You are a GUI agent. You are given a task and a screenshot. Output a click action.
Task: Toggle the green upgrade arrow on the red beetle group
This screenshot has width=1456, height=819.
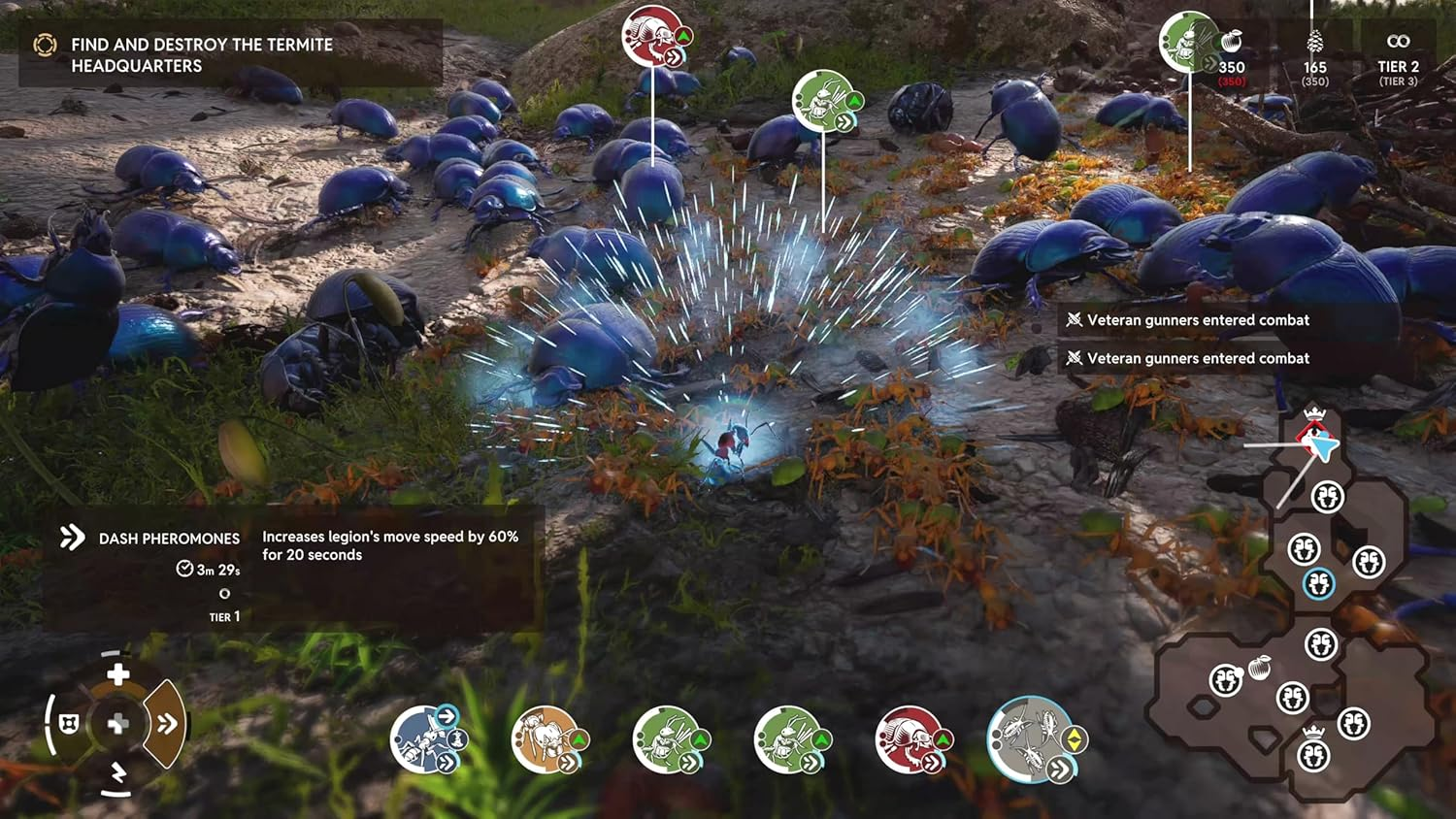(x=942, y=738)
